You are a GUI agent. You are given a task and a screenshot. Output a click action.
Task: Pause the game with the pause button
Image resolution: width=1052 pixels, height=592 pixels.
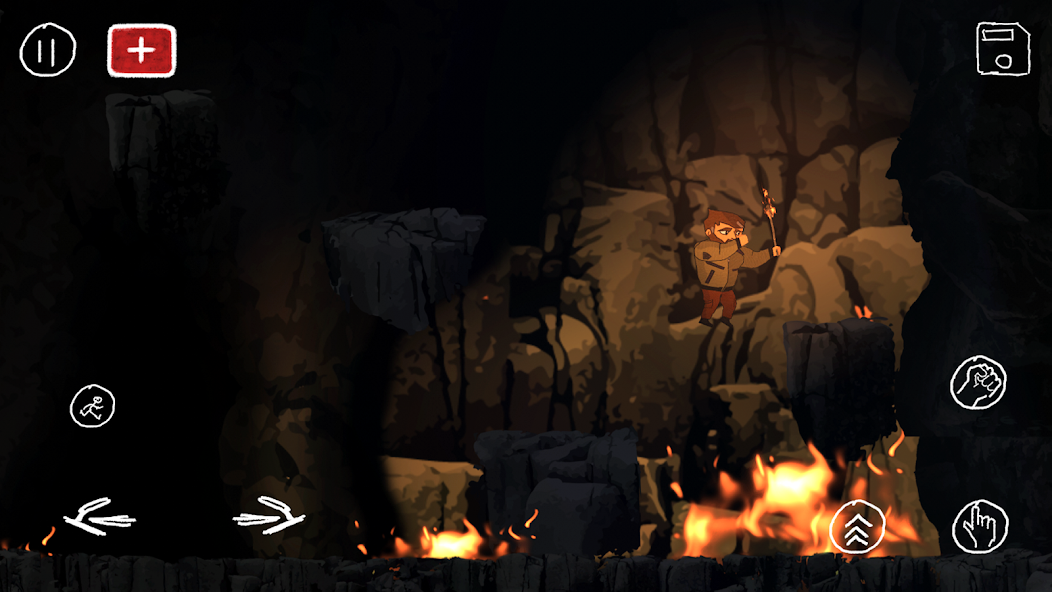click(x=47, y=50)
